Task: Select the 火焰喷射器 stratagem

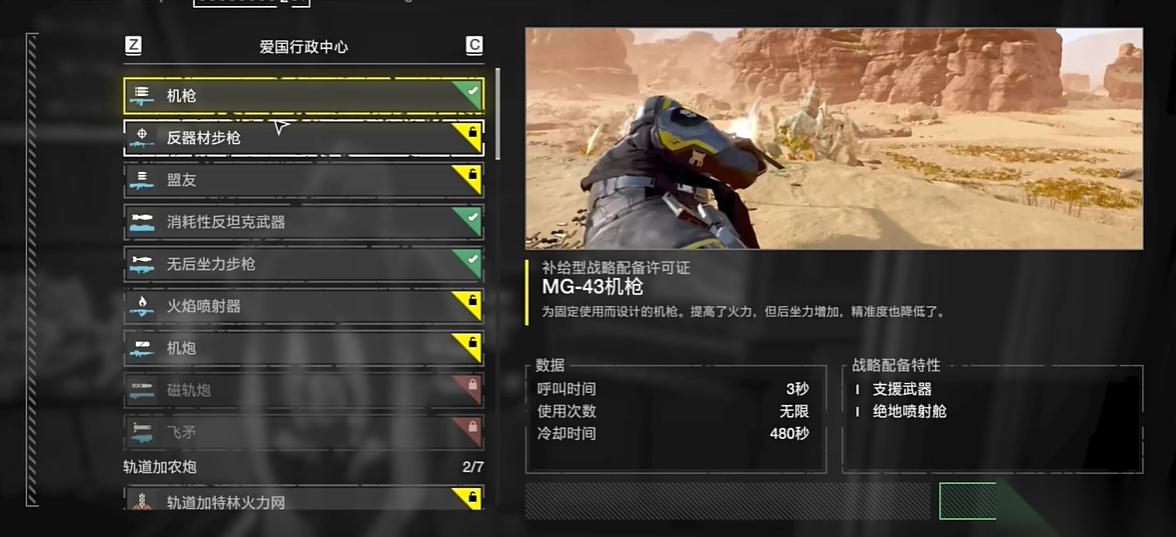Action: (303, 306)
